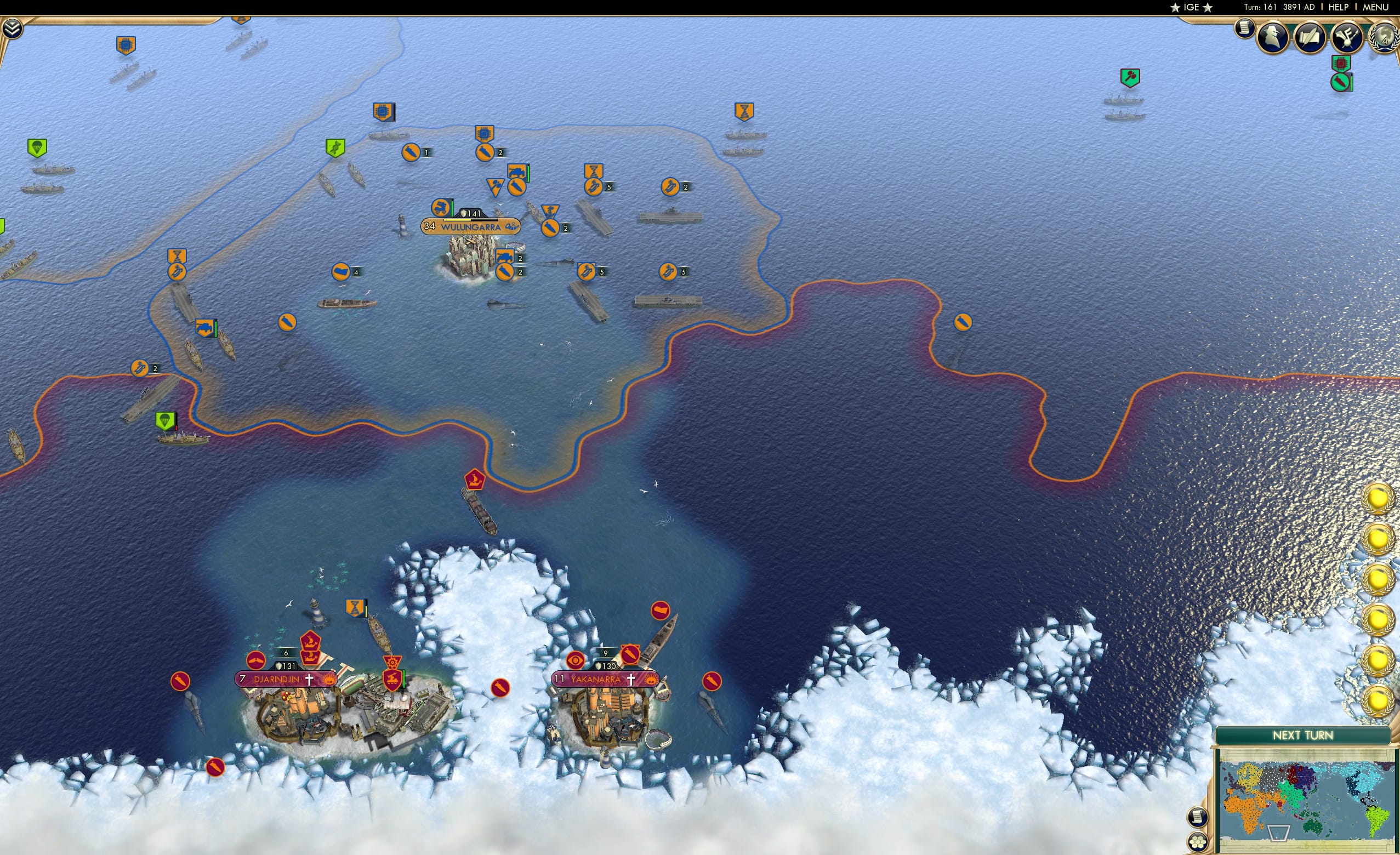Click the red naval unit flag above Djarindjin
Image resolution: width=1400 pixels, height=855 pixels.
tap(311, 641)
